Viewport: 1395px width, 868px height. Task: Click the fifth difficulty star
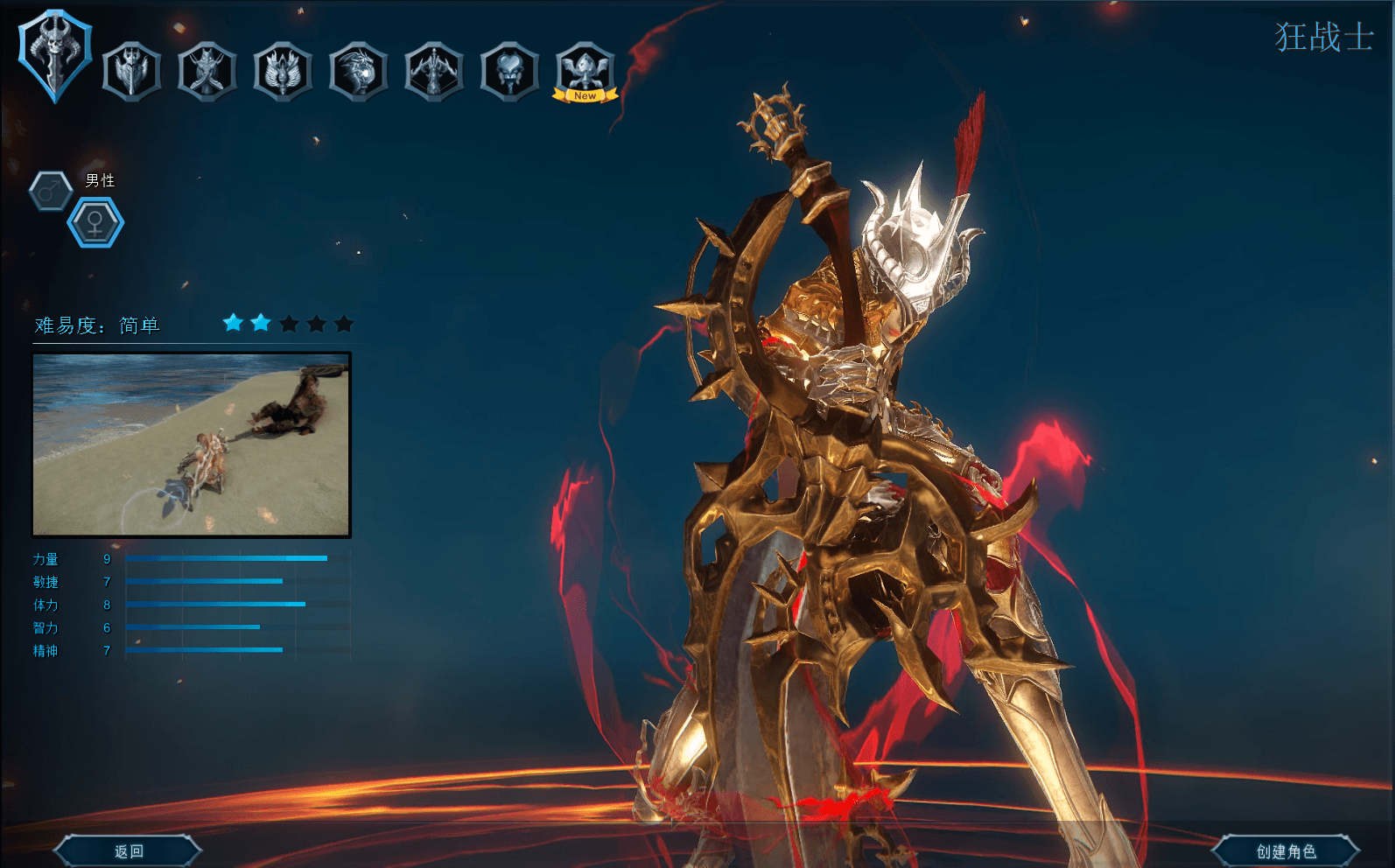(x=344, y=324)
